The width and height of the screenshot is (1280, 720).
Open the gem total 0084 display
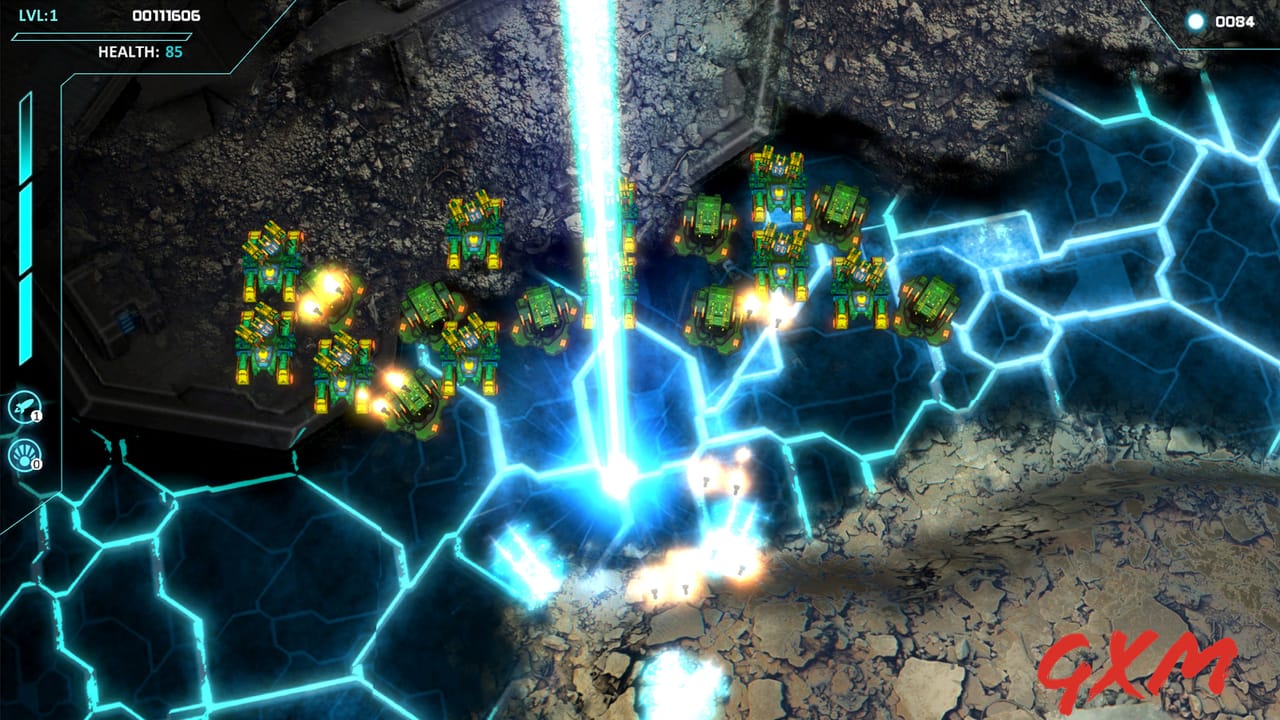(1237, 18)
